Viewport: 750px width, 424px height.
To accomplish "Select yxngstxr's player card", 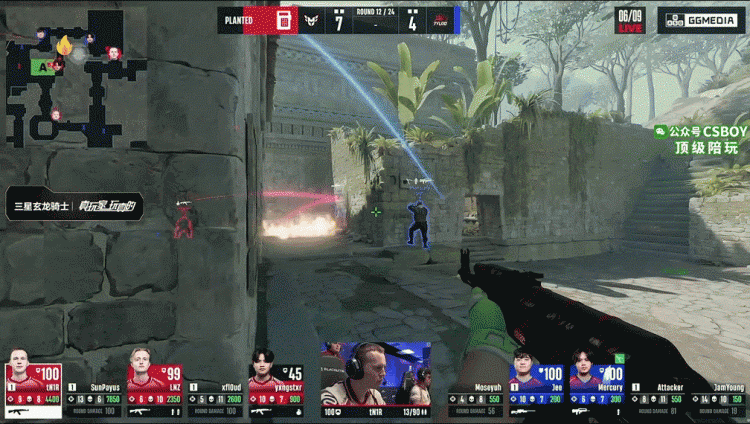I will [x=275, y=383].
